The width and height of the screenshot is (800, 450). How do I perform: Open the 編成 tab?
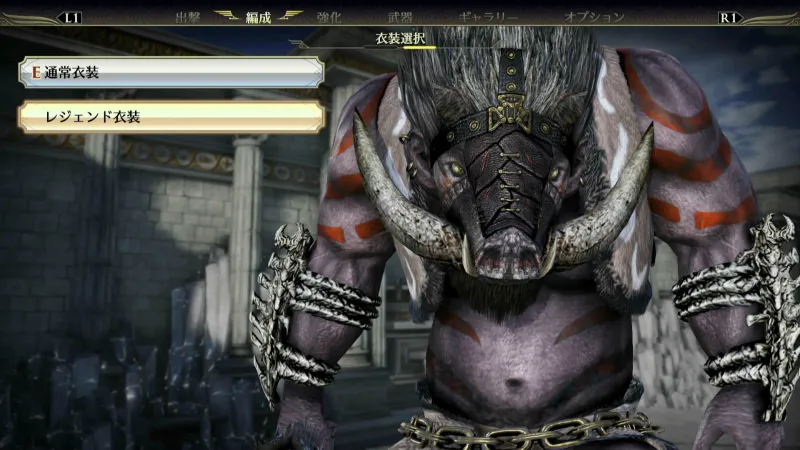coord(259,17)
